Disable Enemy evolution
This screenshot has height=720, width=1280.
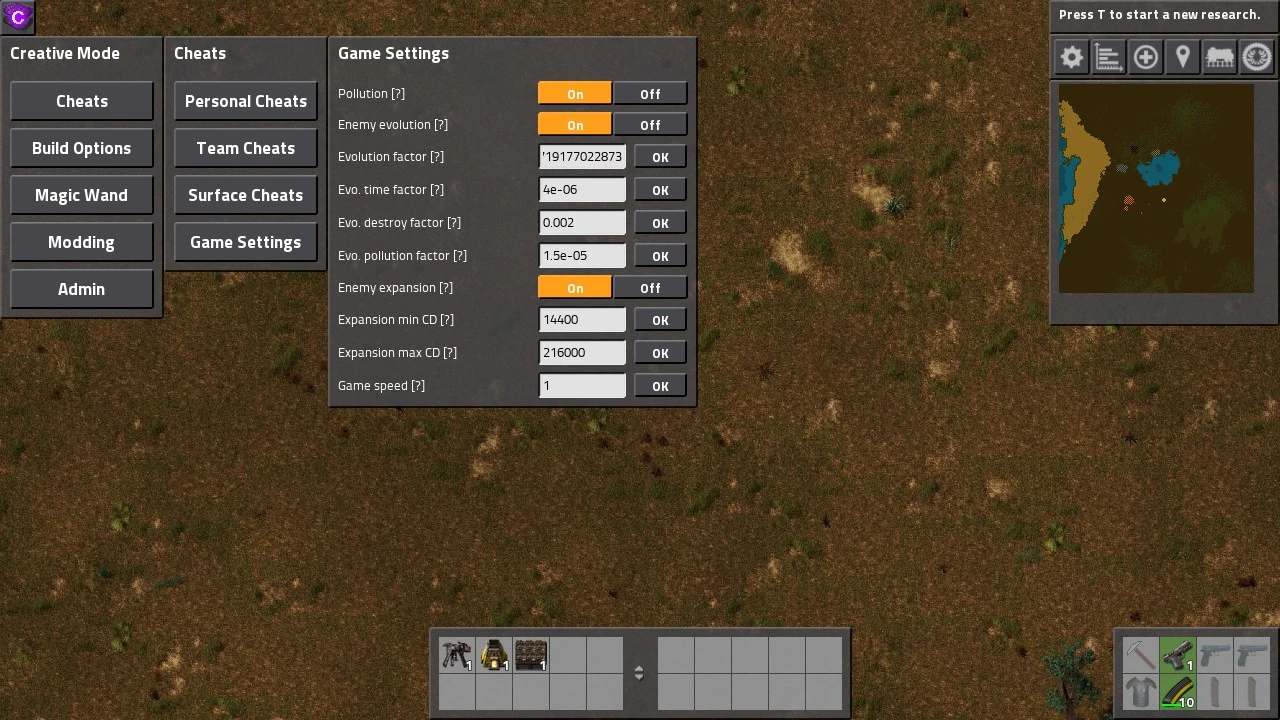(x=650, y=124)
